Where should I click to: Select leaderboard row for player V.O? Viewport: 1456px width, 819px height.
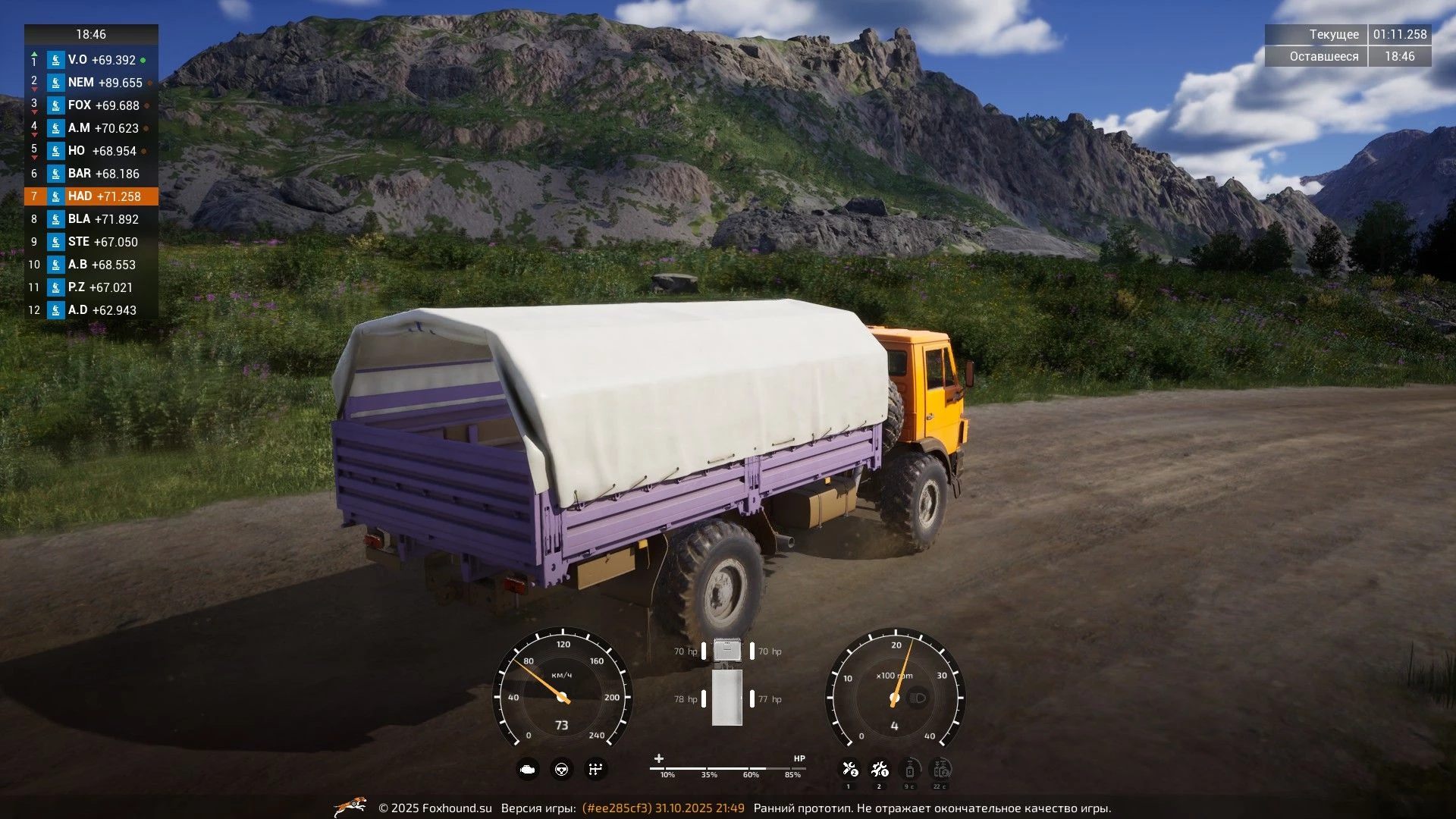coord(91,60)
